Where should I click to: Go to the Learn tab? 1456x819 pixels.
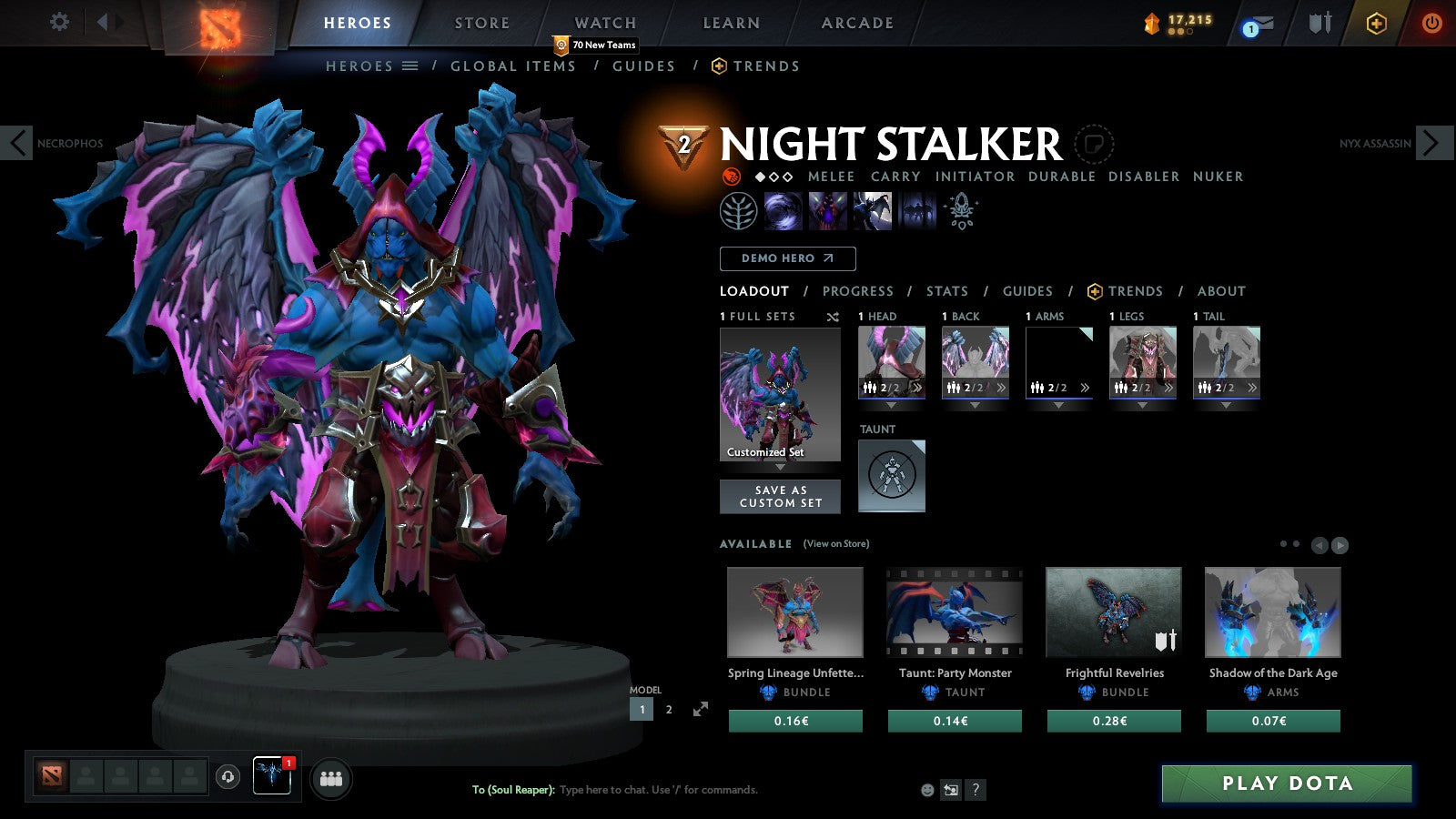tap(731, 23)
